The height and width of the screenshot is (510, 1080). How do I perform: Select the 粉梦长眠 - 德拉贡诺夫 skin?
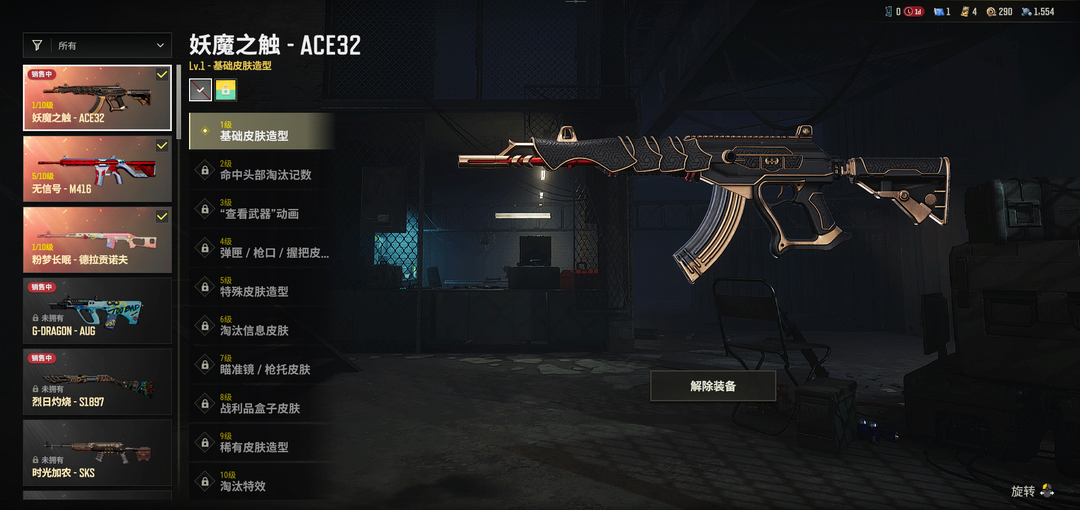click(x=97, y=241)
